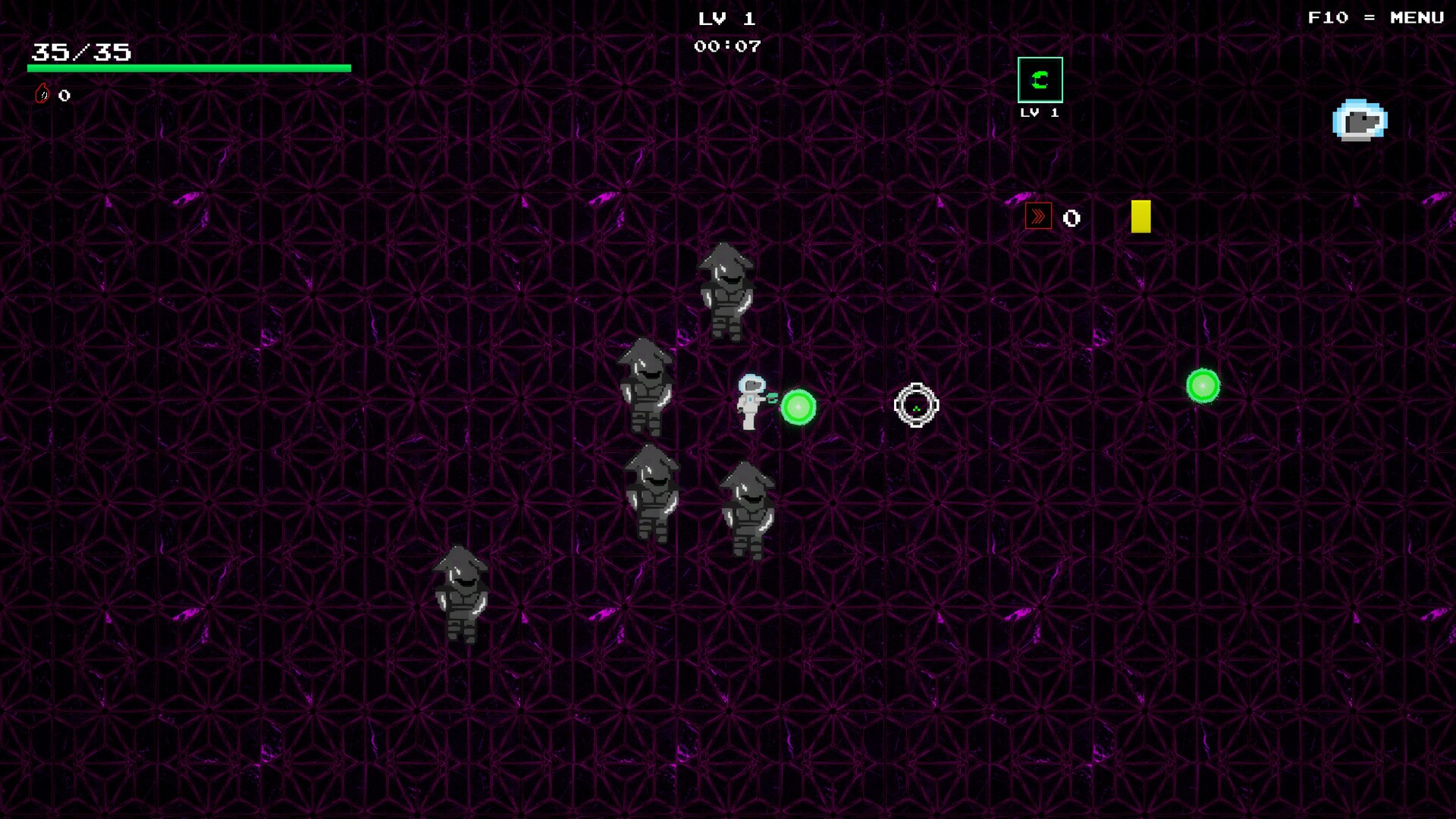This screenshot has width=1456, height=819.
Task: Click the dog-in-bubble companion icon
Action: (x=1360, y=120)
